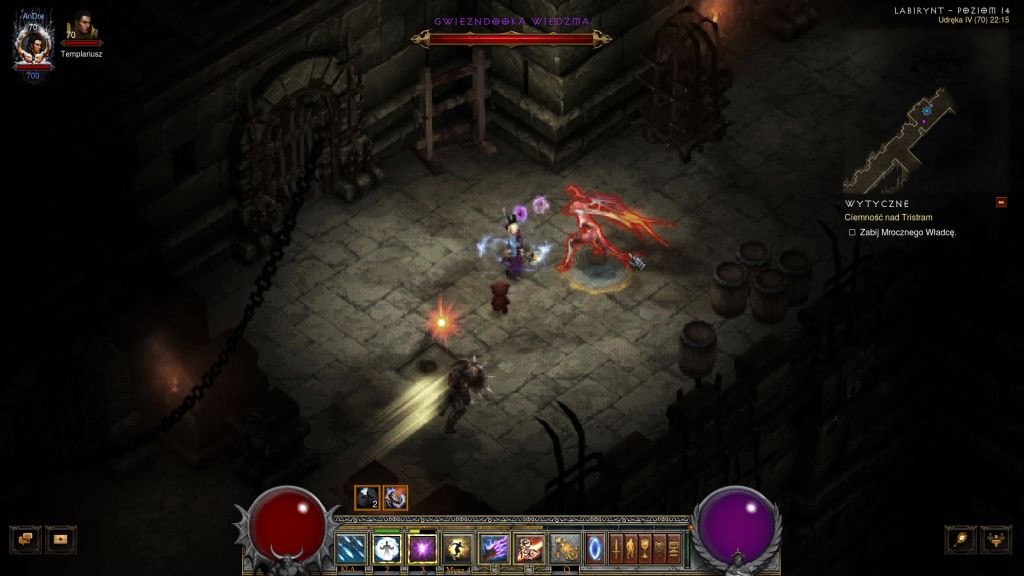Click the orange magnifier button
This screenshot has height=576, width=1024.
pyautogui.click(x=960, y=539)
